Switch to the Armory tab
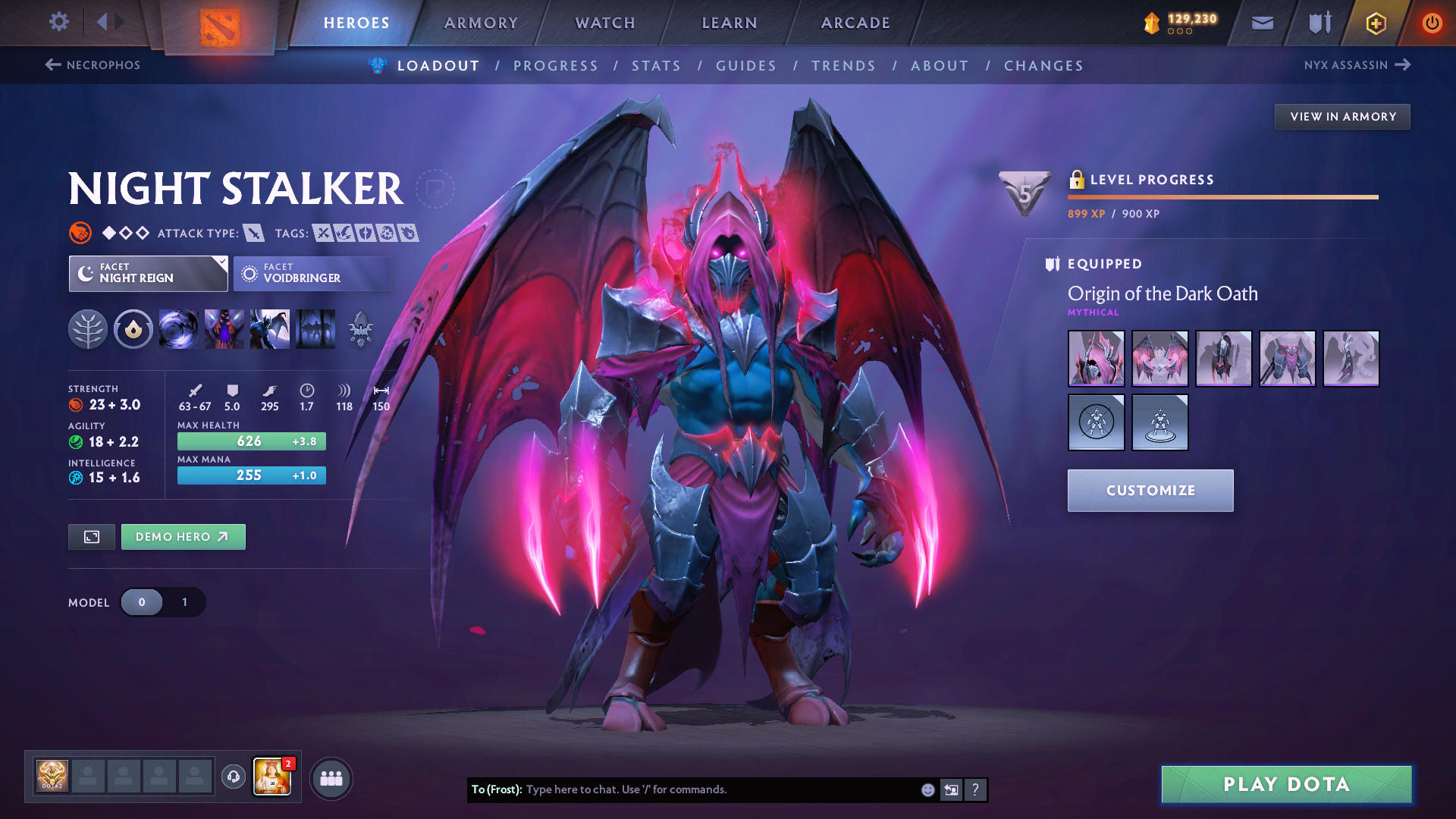 pos(481,23)
